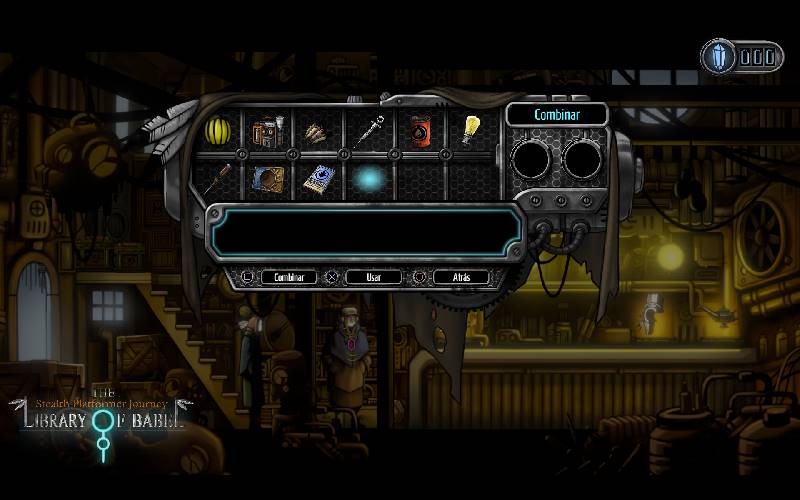Choose the blue-framed leather item
800x500 pixels.
pos(268,179)
